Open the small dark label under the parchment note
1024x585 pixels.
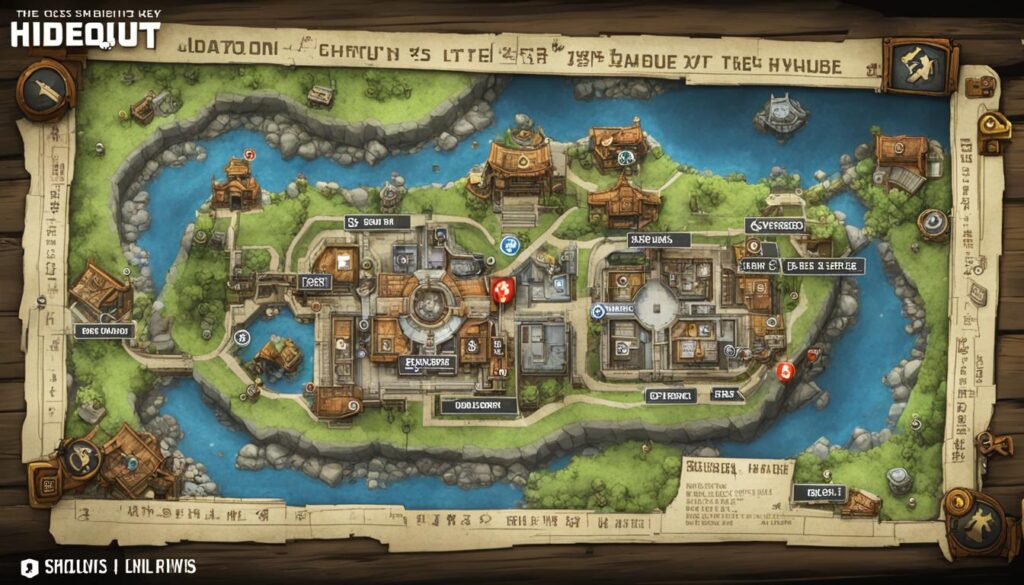[x=818, y=492]
